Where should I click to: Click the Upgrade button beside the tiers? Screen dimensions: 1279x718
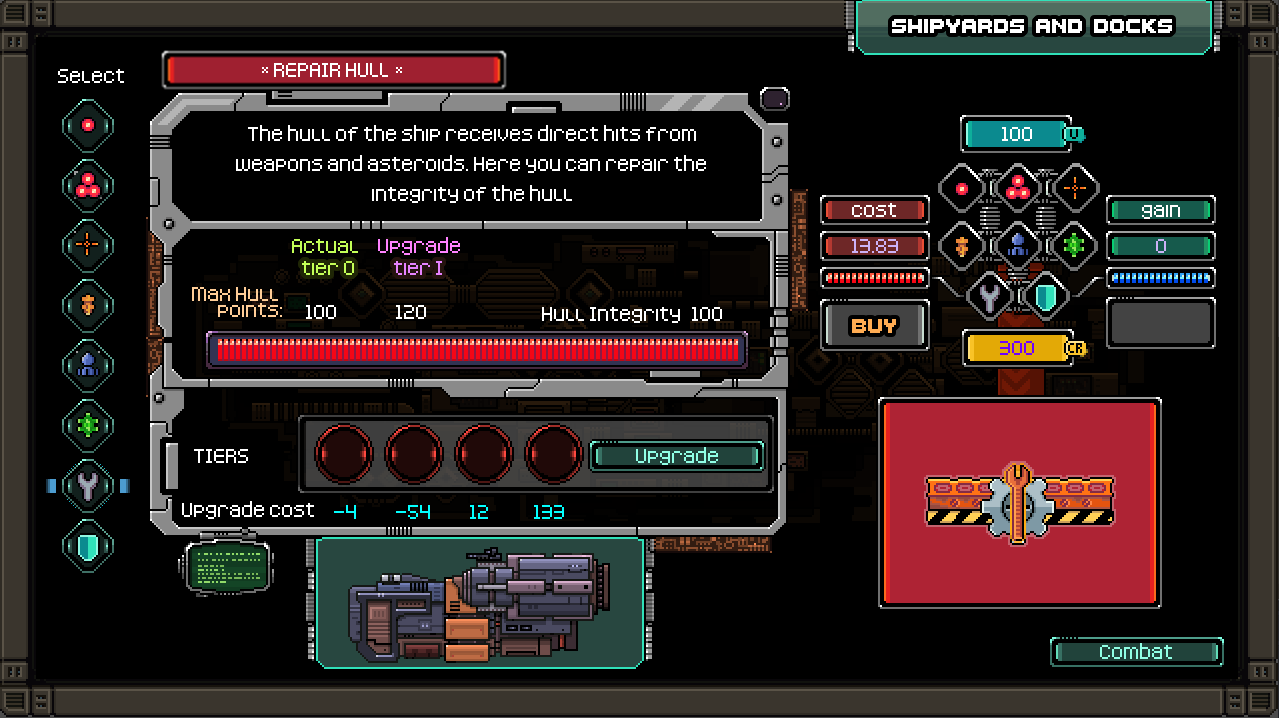pyautogui.click(x=677, y=456)
